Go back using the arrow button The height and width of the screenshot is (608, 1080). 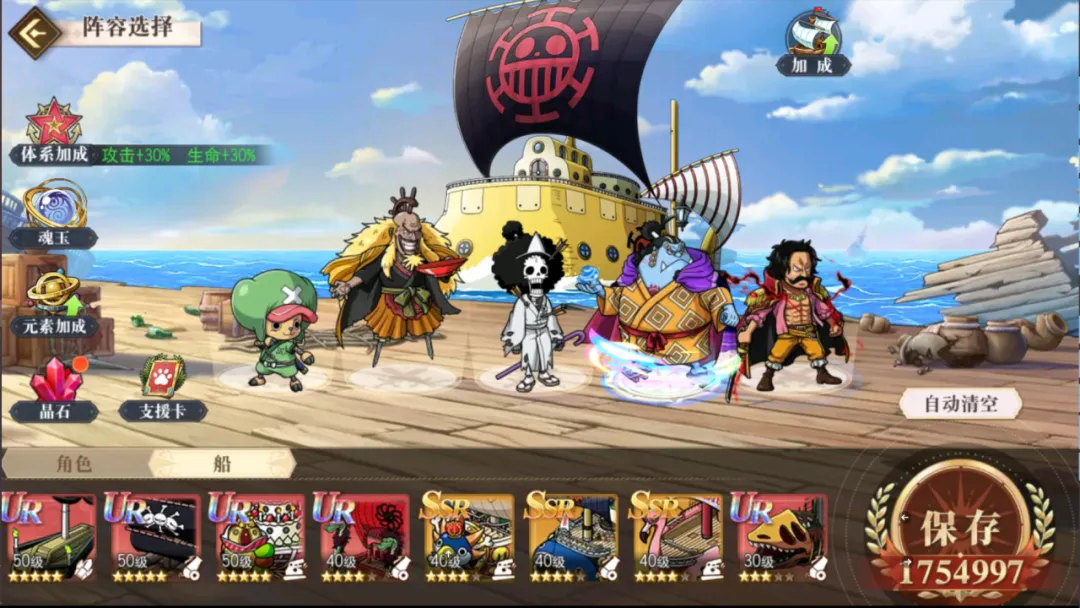click(33, 32)
